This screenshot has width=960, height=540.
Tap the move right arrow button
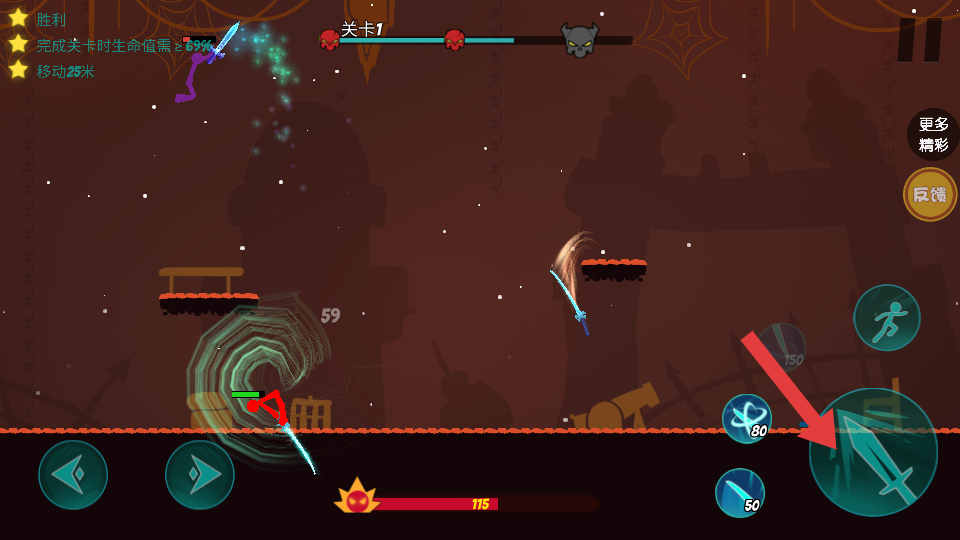pos(200,475)
